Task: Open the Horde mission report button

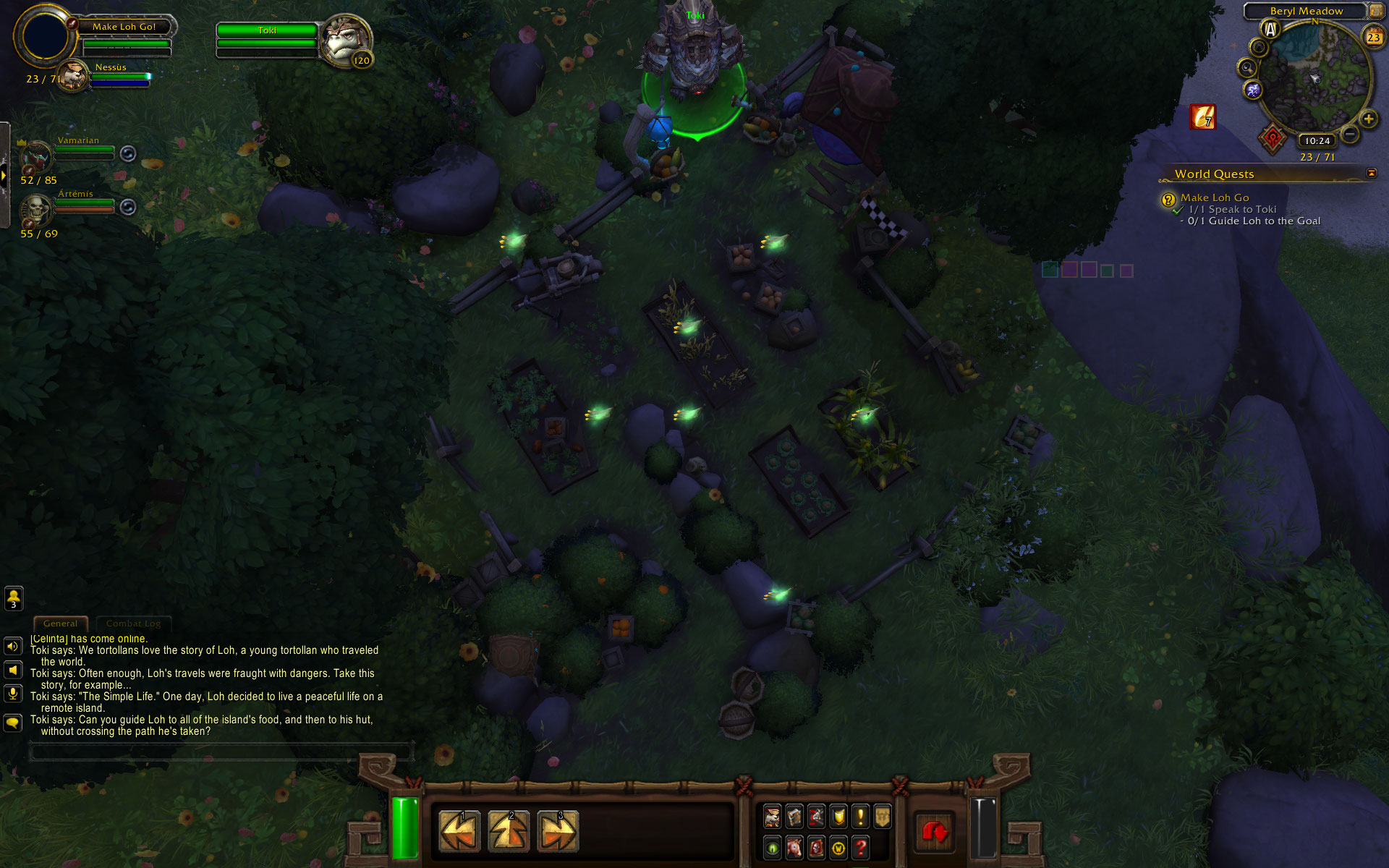Action: point(1273,137)
